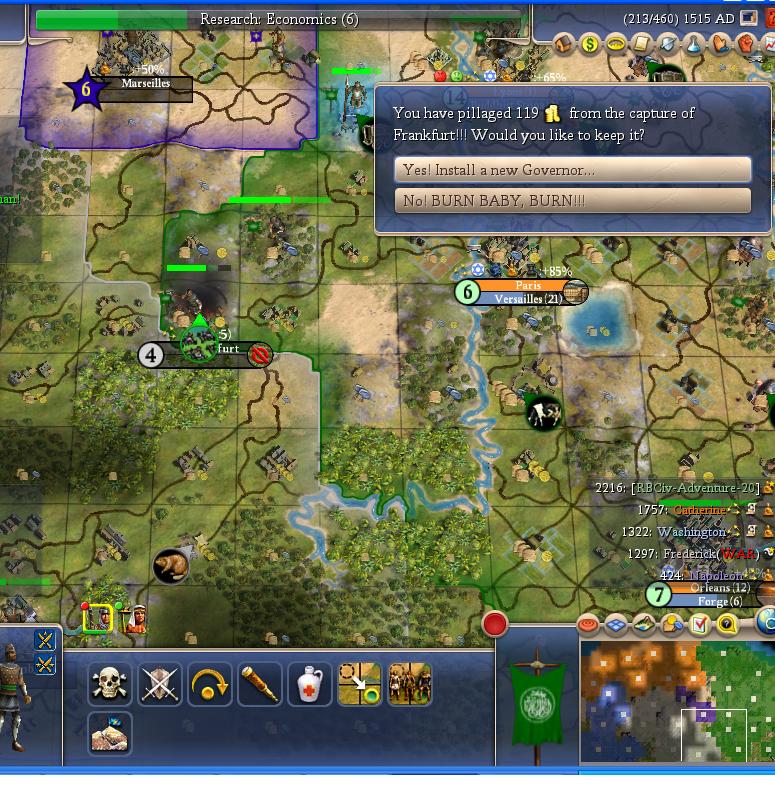Use the red-cross jug heal action
The width and height of the screenshot is (775, 800).
[309, 685]
